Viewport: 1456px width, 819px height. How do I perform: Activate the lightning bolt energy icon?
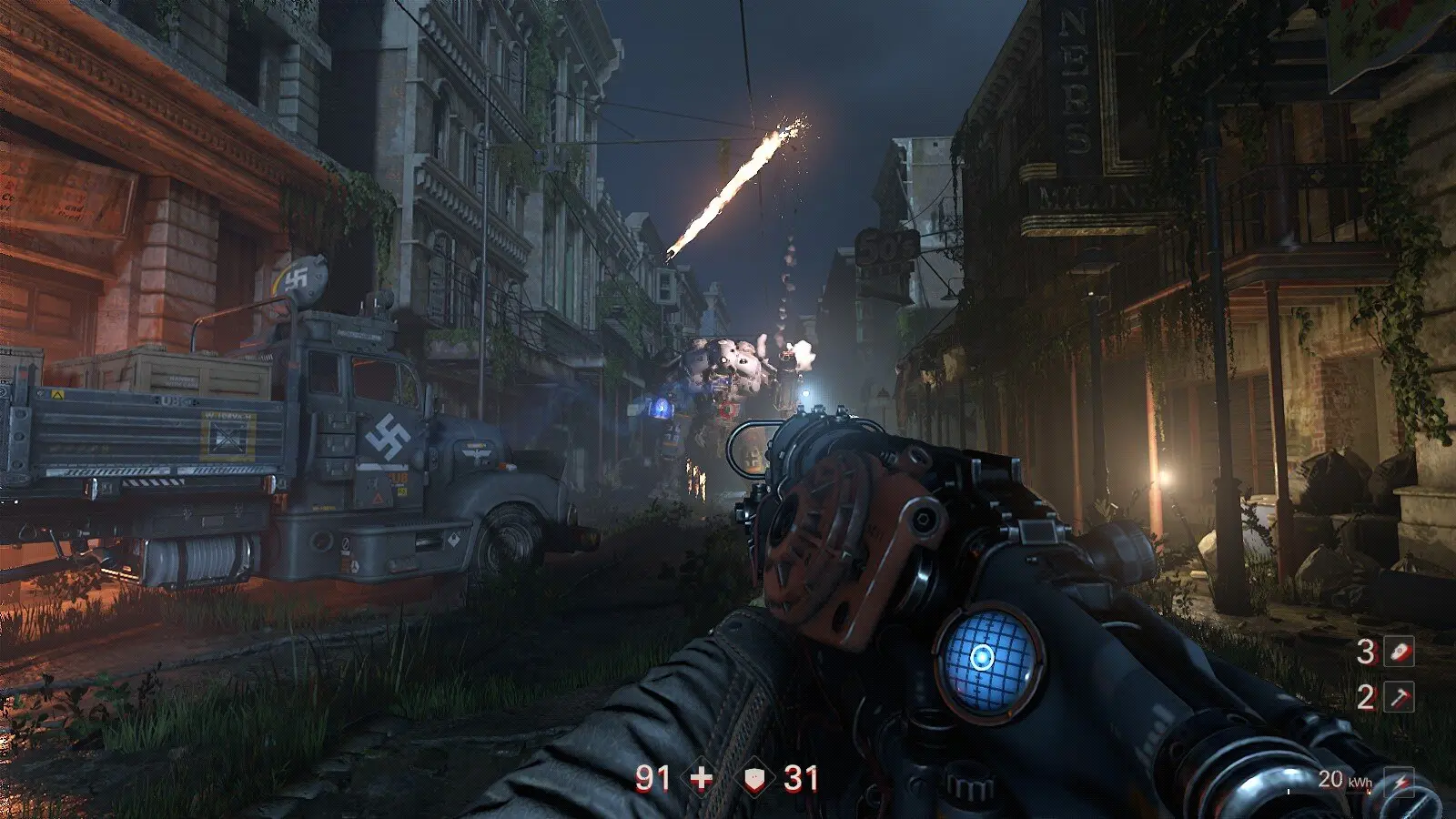[1400, 781]
